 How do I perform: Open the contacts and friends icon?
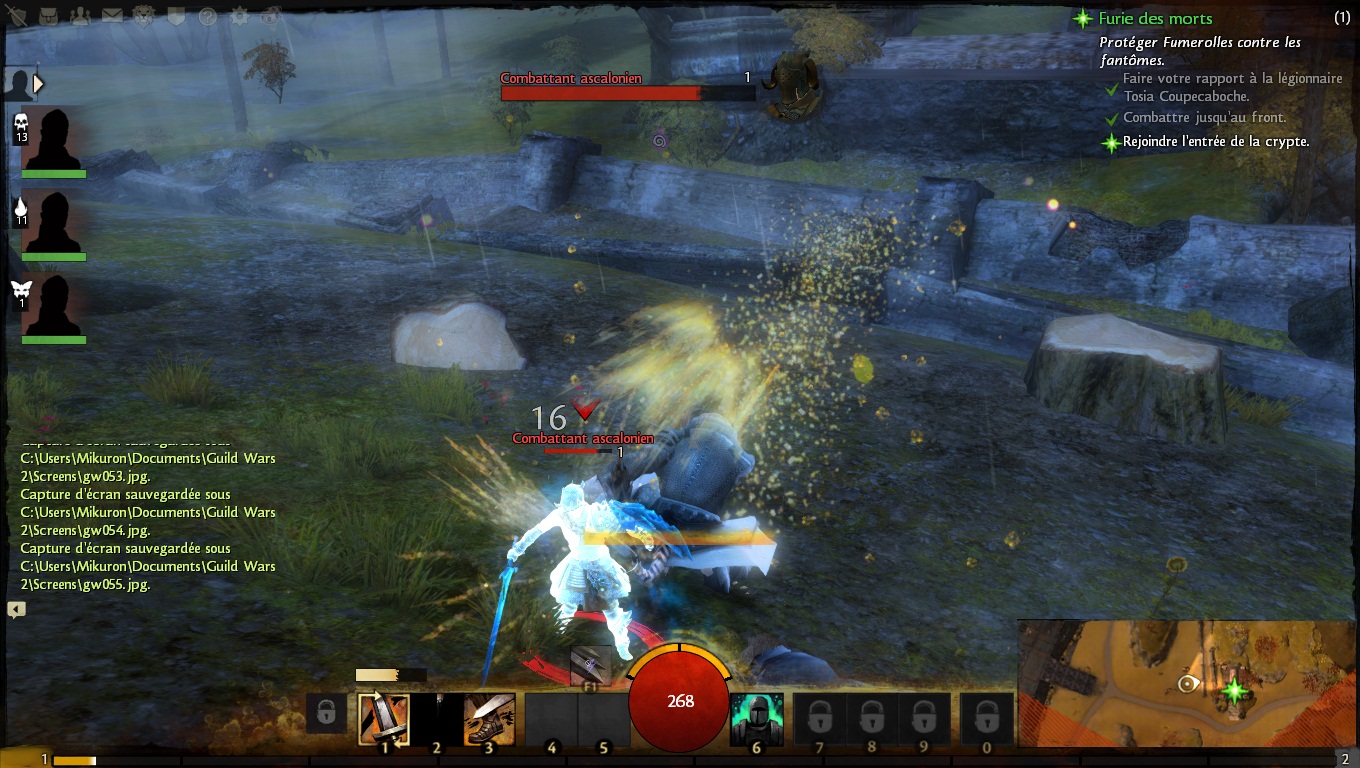[x=82, y=16]
